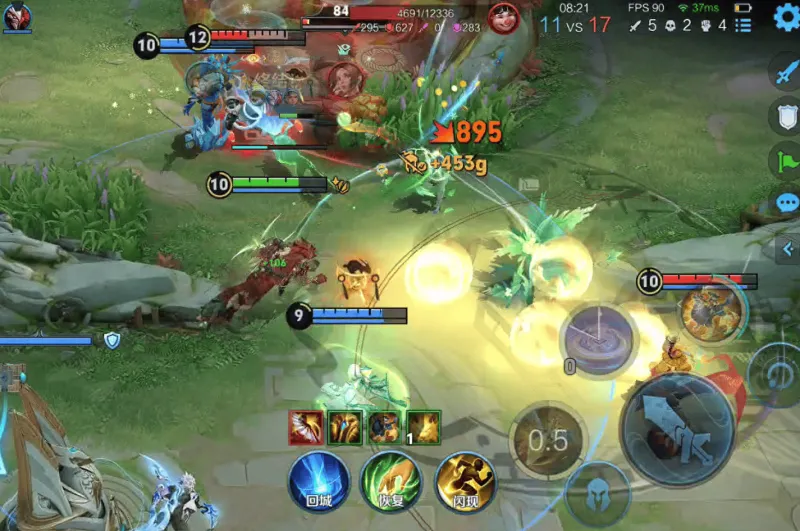Open the gear settings menu
The image size is (800, 531).
[786, 18]
